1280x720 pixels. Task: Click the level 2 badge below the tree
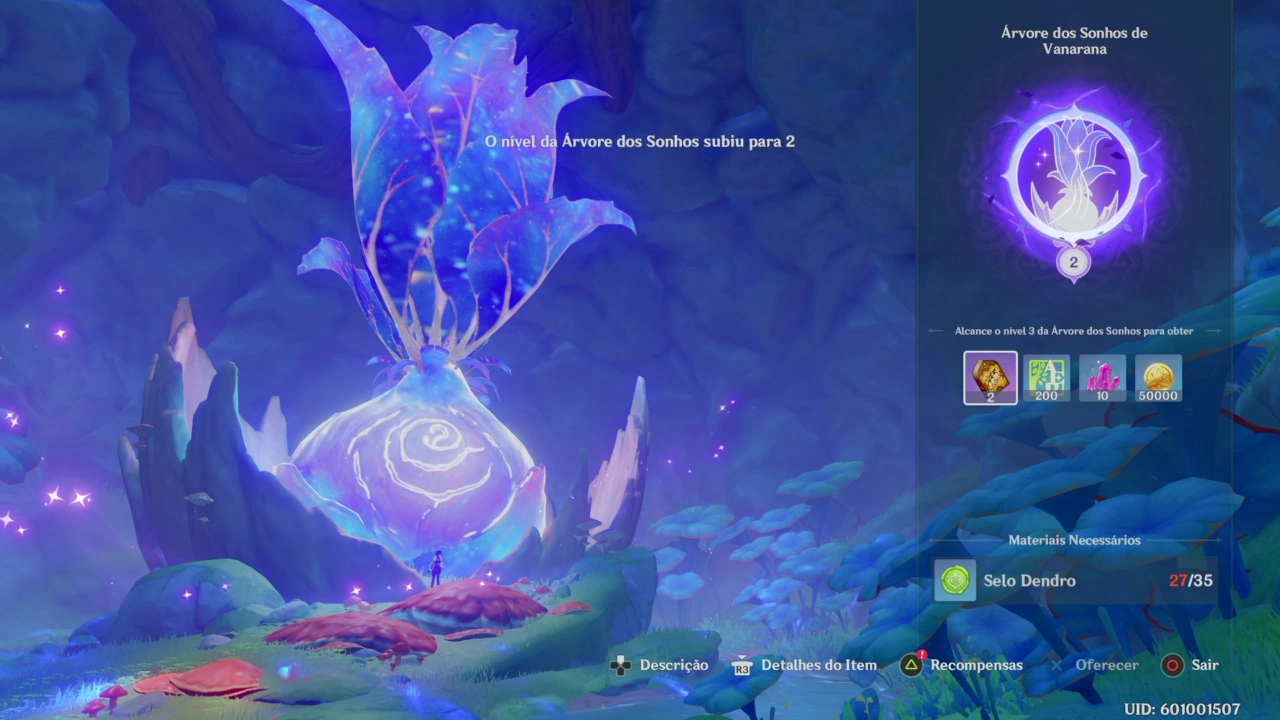(x=1074, y=262)
